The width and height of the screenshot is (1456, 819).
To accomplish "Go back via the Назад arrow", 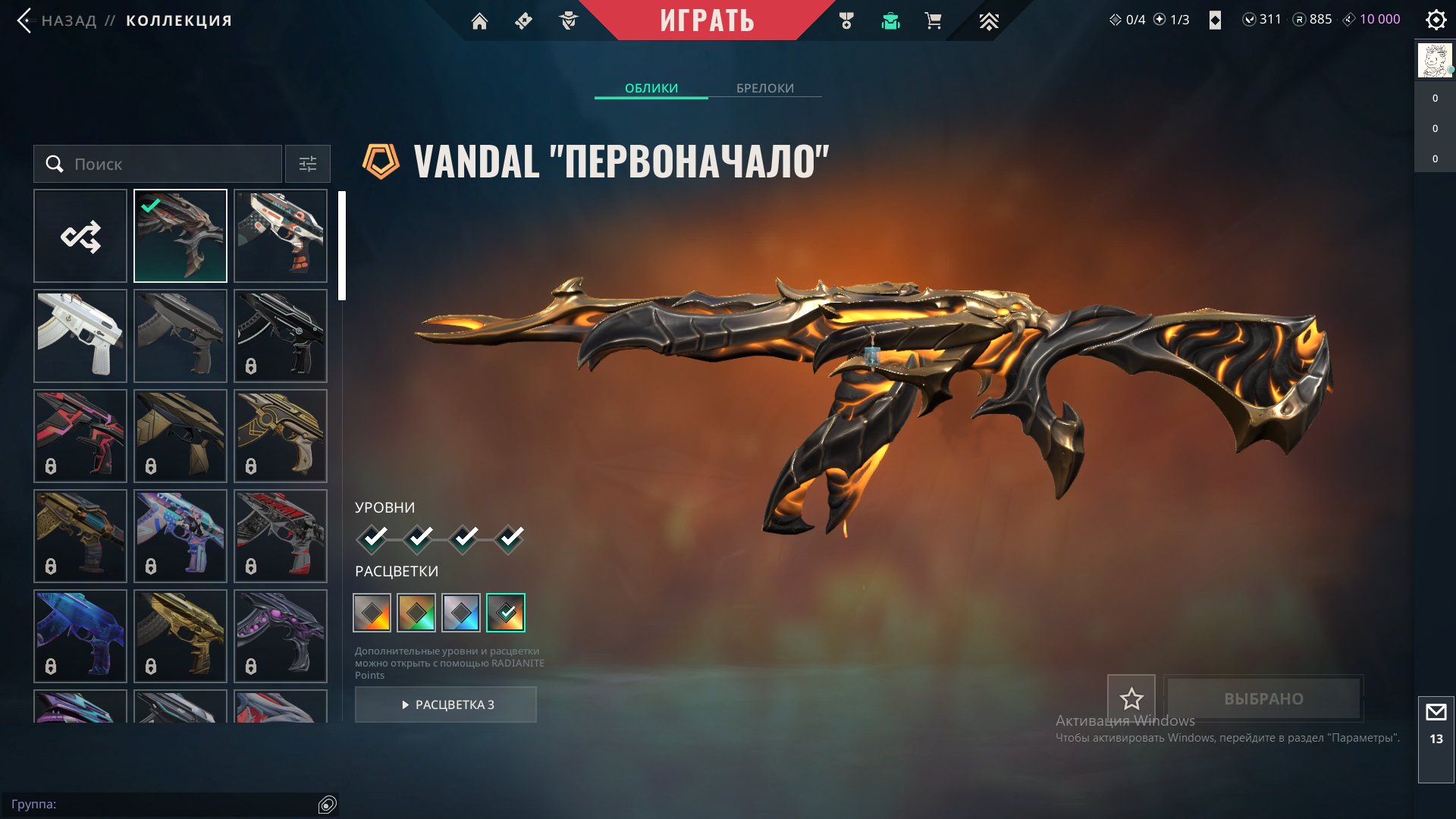I will pyautogui.click(x=25, y=20).
